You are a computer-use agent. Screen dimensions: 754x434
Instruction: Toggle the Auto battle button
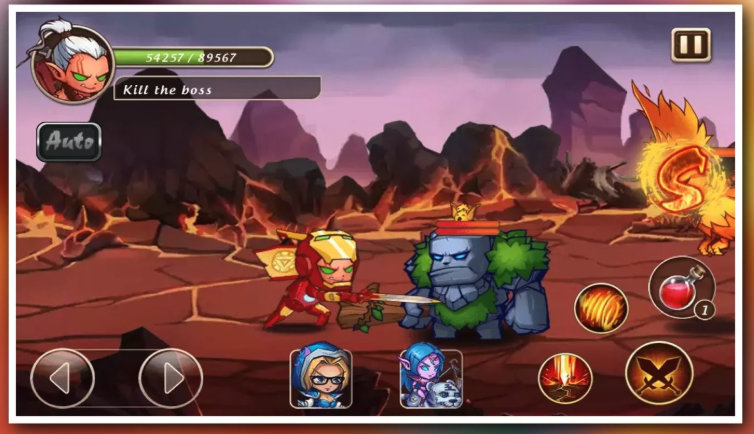coord(70,142)
